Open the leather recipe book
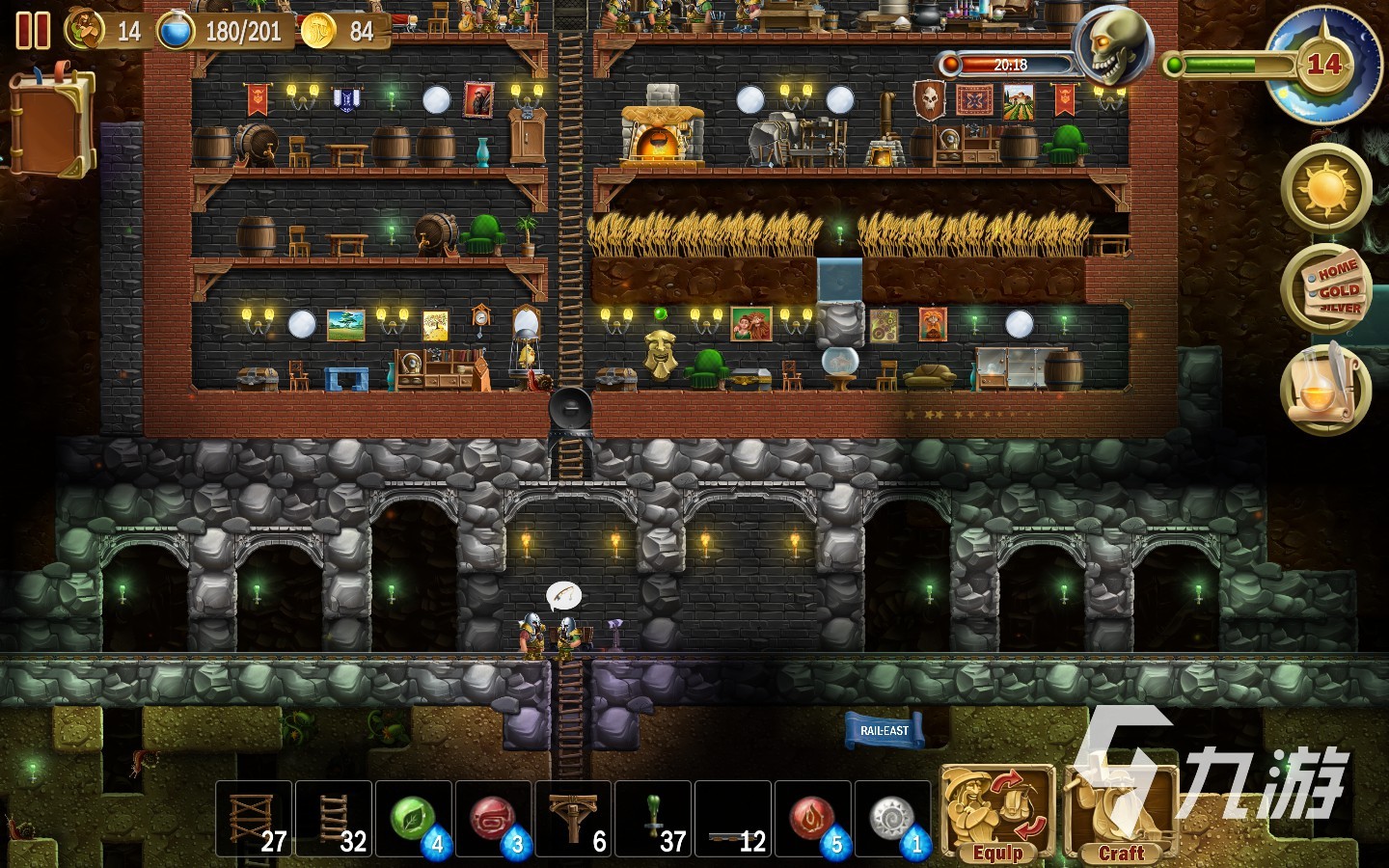The image size is (1389, 868). [52, 121]
